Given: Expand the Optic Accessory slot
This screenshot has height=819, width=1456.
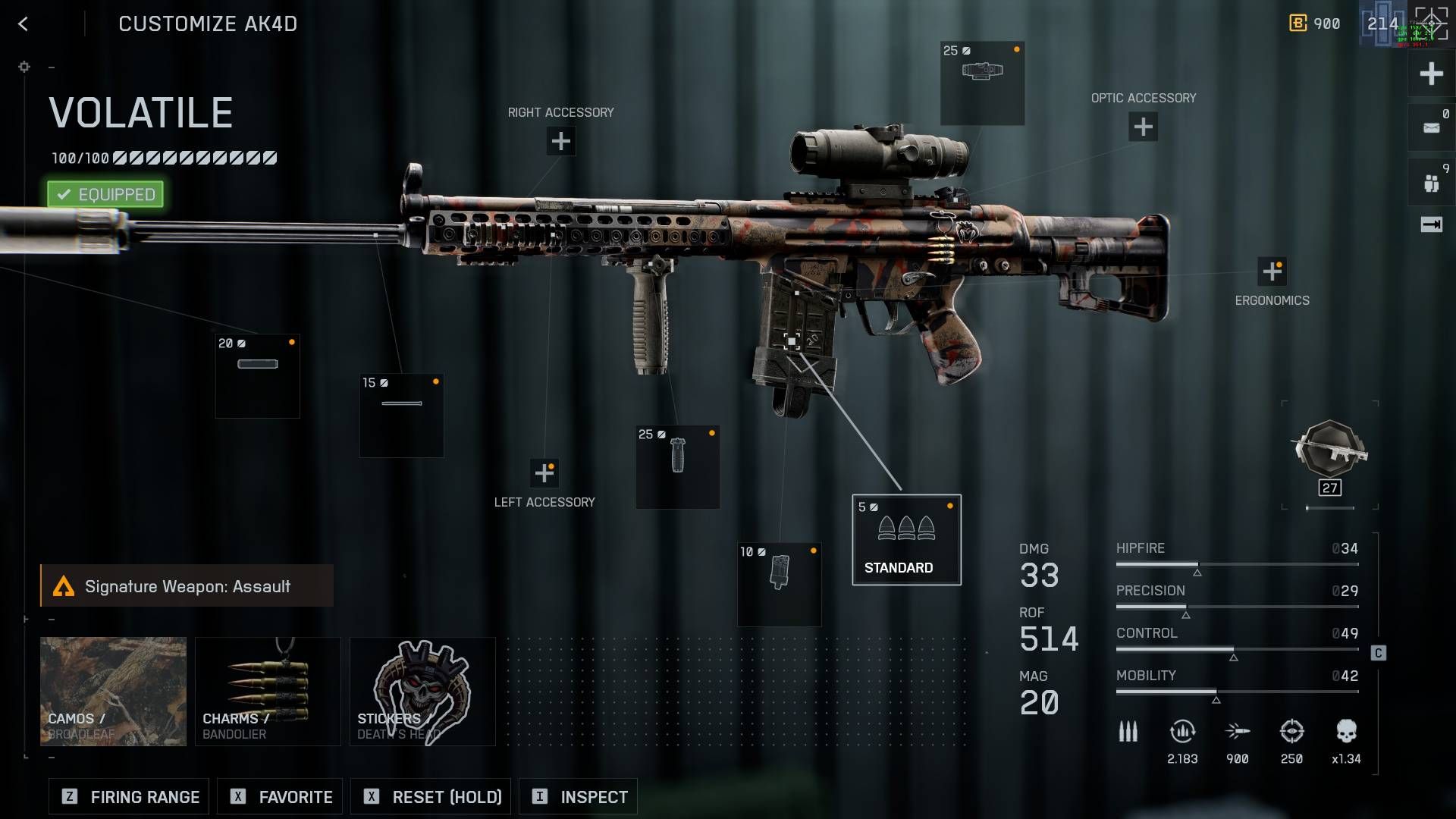Looking at the screenshot, I should 1142,127.
